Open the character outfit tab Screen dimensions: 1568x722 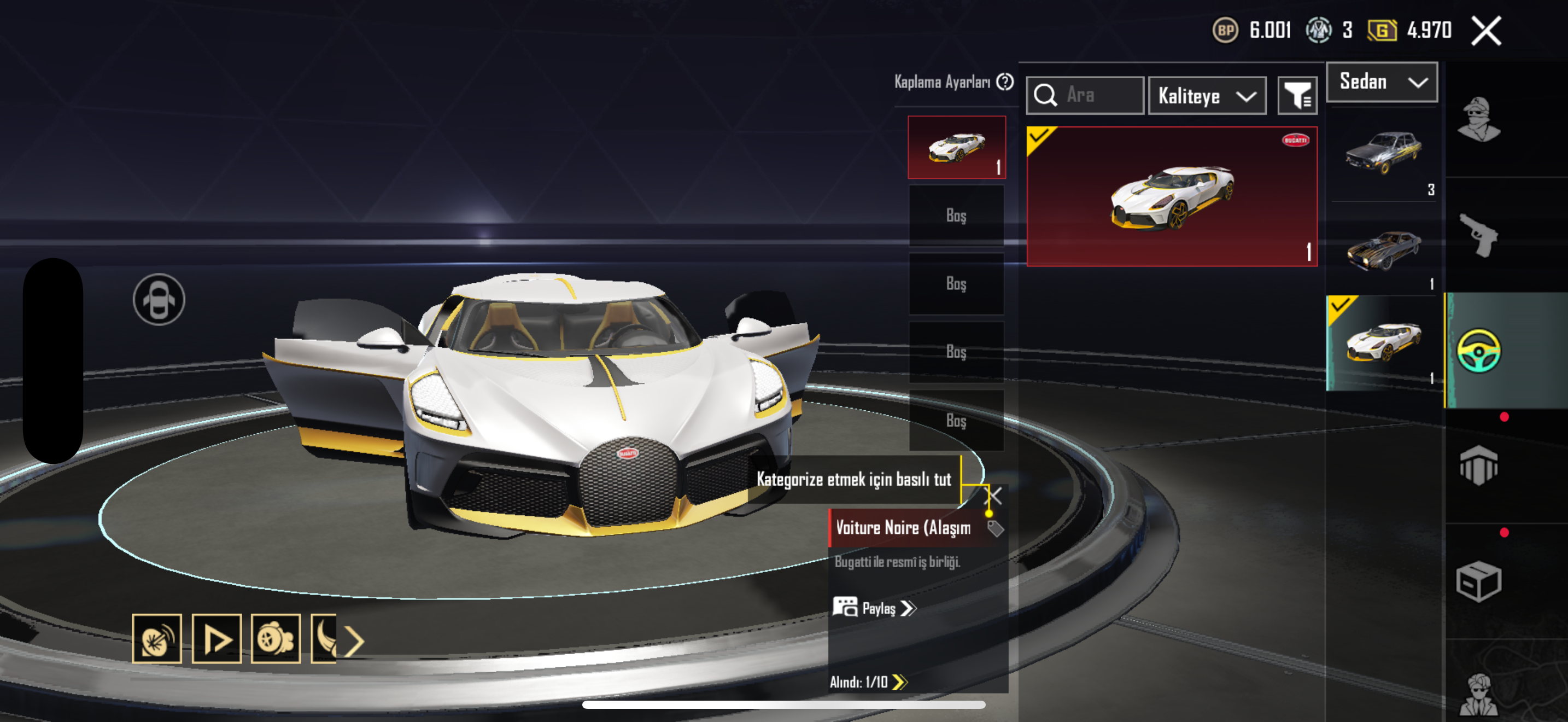1478,119
